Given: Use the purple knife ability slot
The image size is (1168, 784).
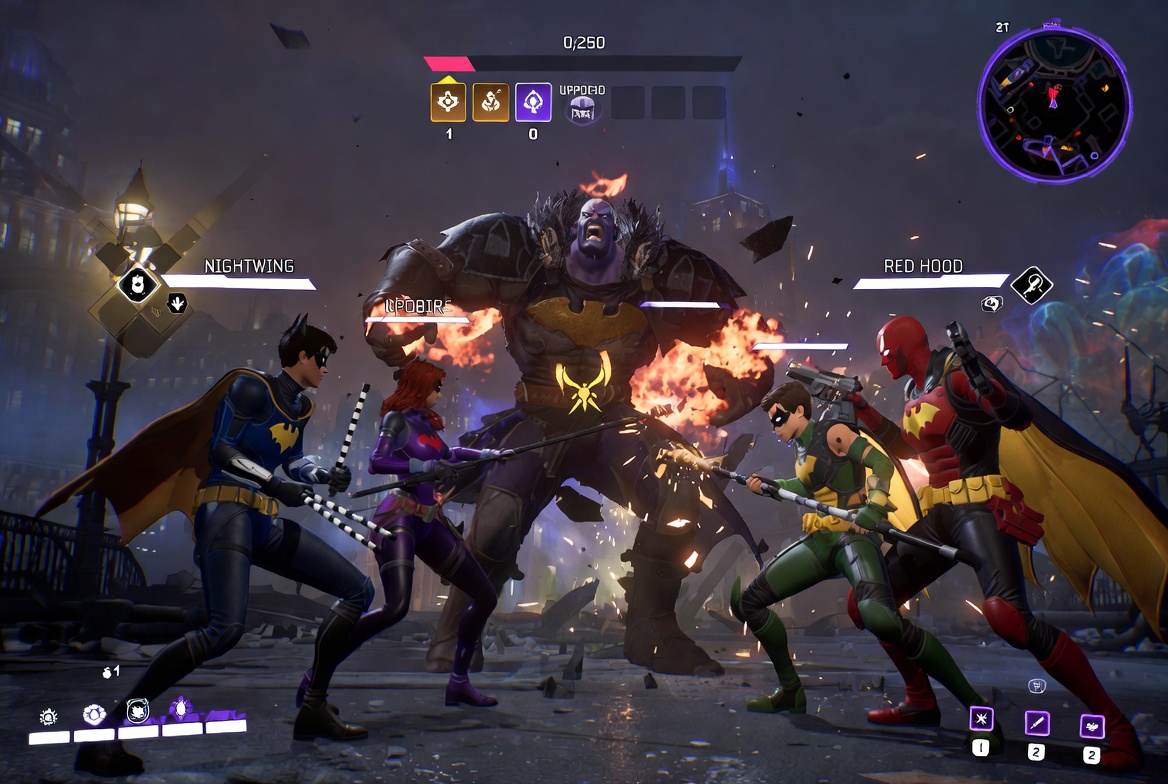Looking at the screenshot, I should click(1036, 723).
